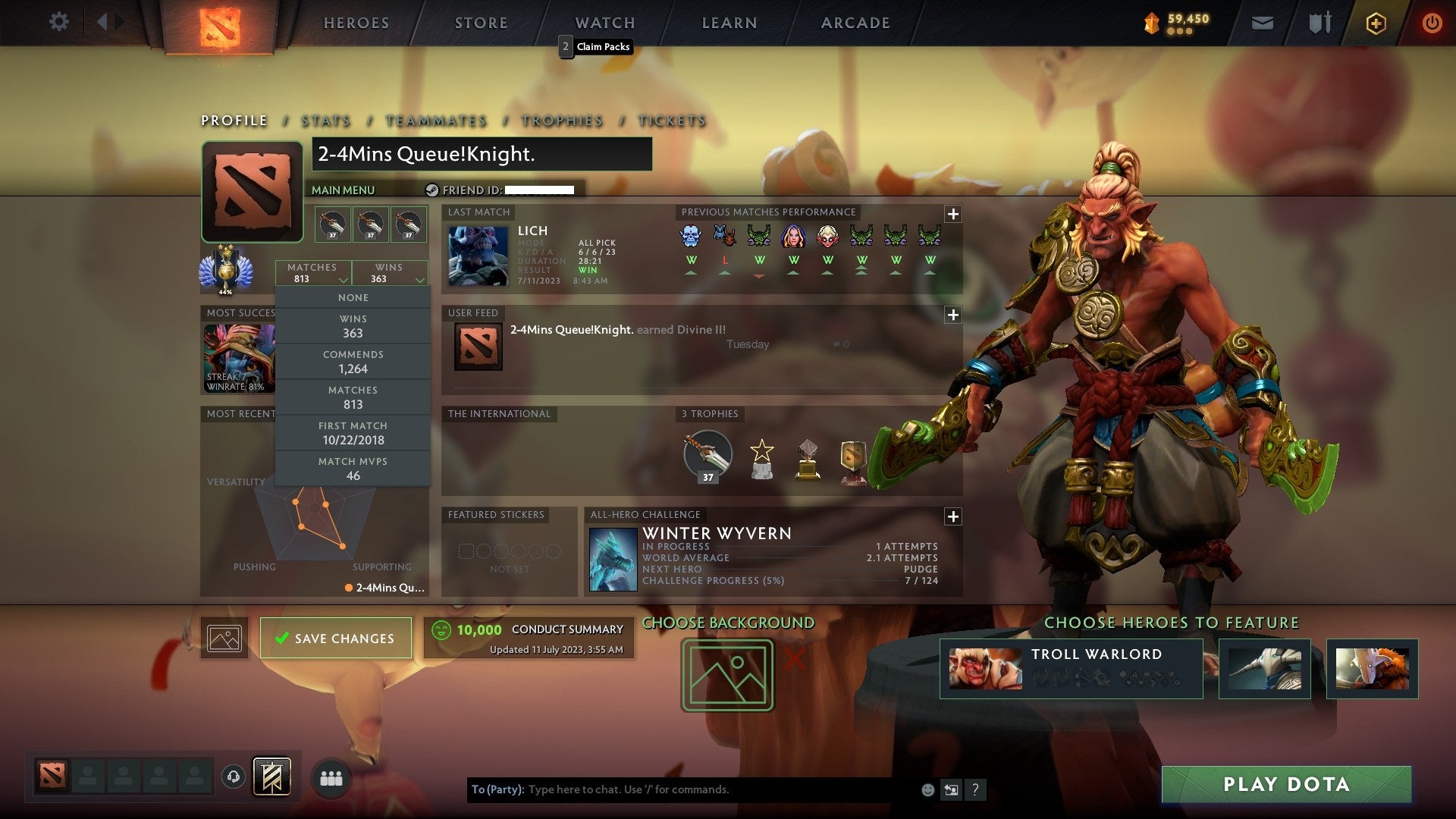This screenshot has height=819, width=1456.
Task: Open the WINS stat dropdown
Action: 390,273
